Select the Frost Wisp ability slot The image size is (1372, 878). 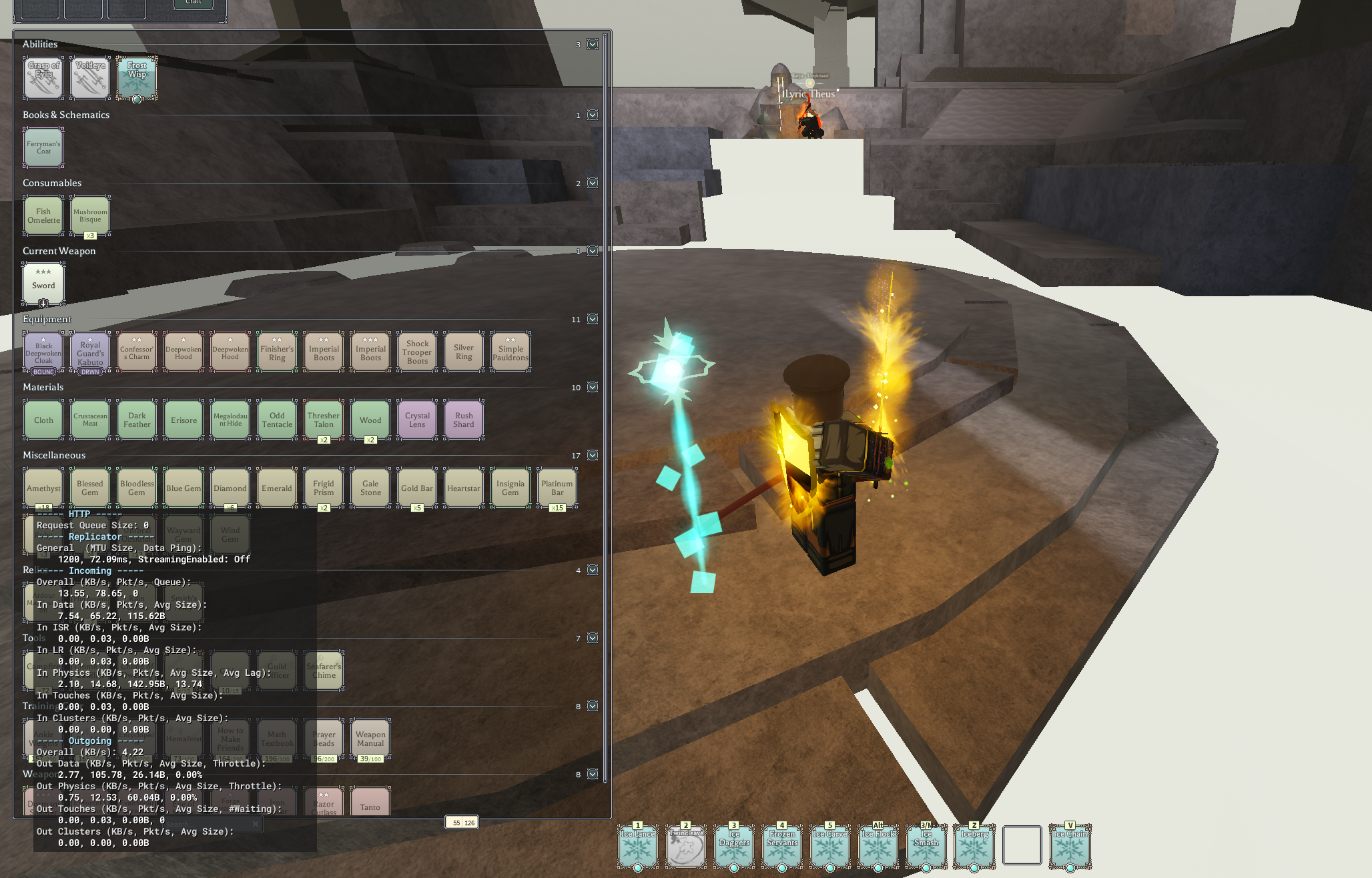[x=137, y=78]
